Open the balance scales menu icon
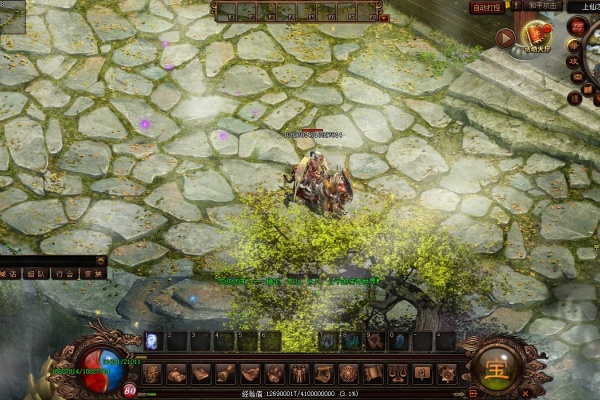 [397, 374]
